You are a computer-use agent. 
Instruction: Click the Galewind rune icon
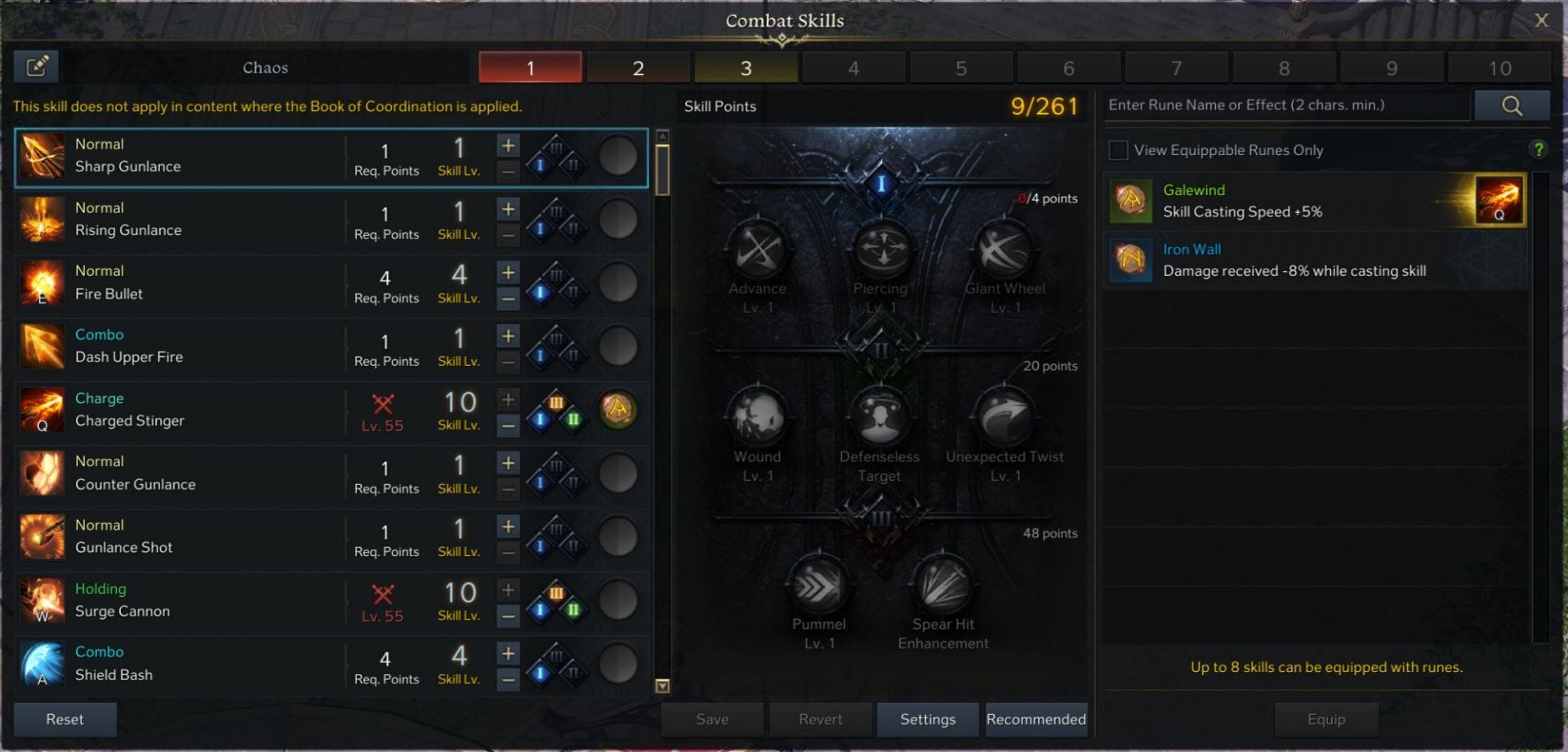(1130, 201)
